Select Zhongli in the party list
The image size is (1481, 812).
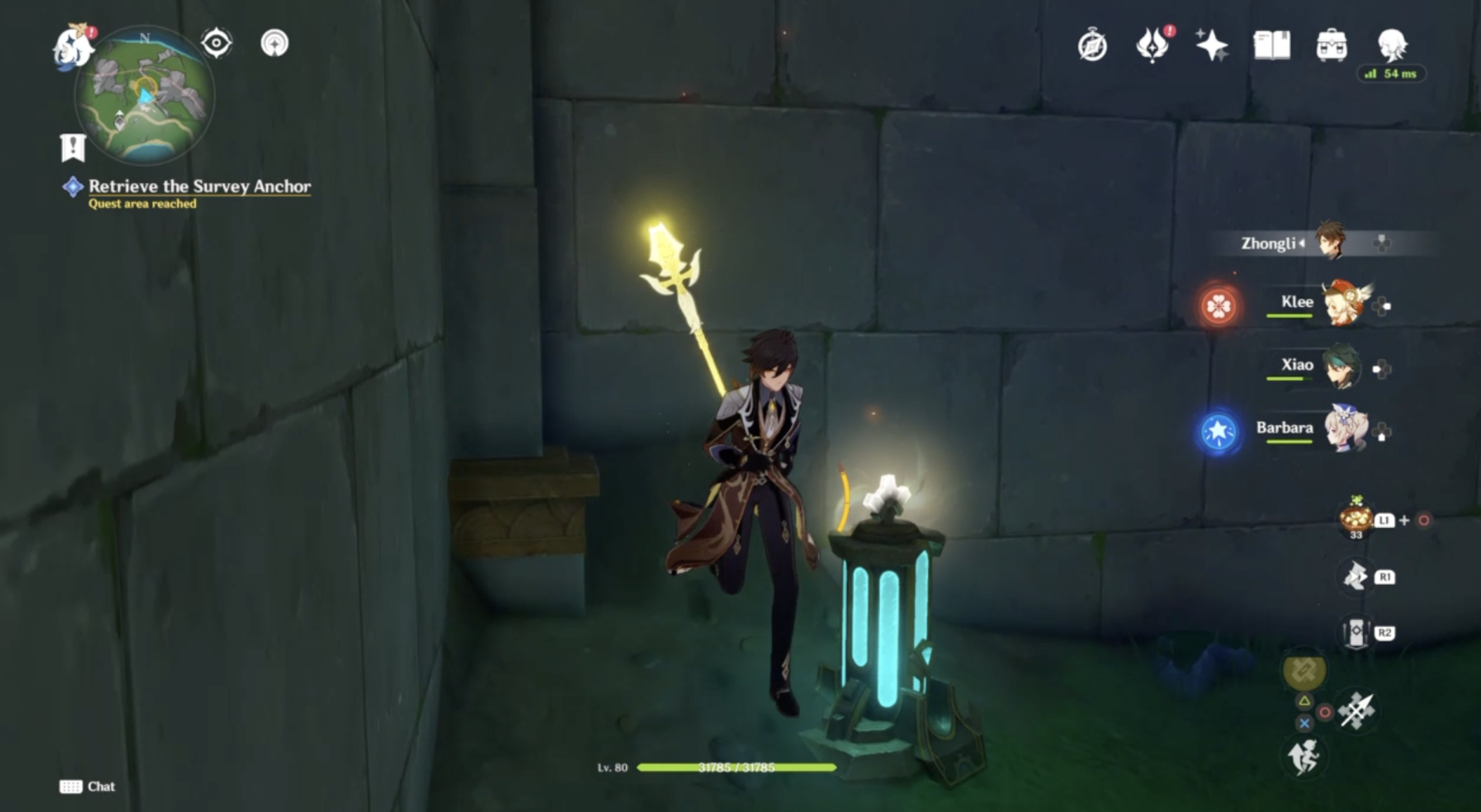pos(1296,244)
